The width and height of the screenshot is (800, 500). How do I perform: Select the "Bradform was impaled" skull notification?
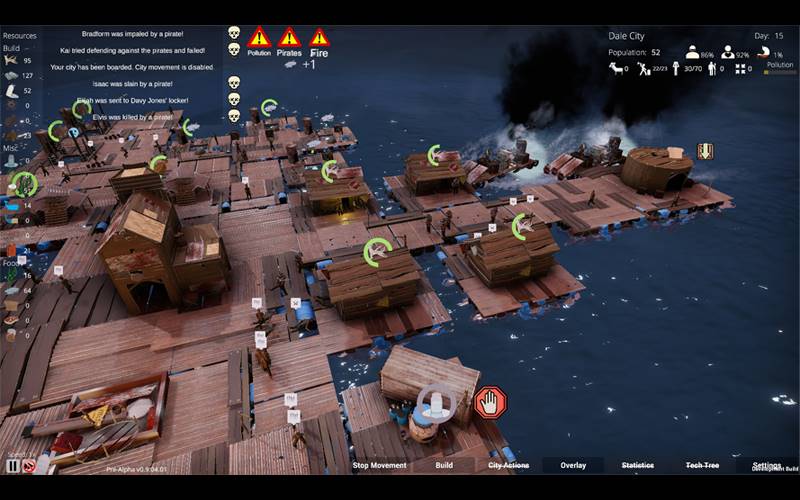pyautogui.click(x=234, y=33)
